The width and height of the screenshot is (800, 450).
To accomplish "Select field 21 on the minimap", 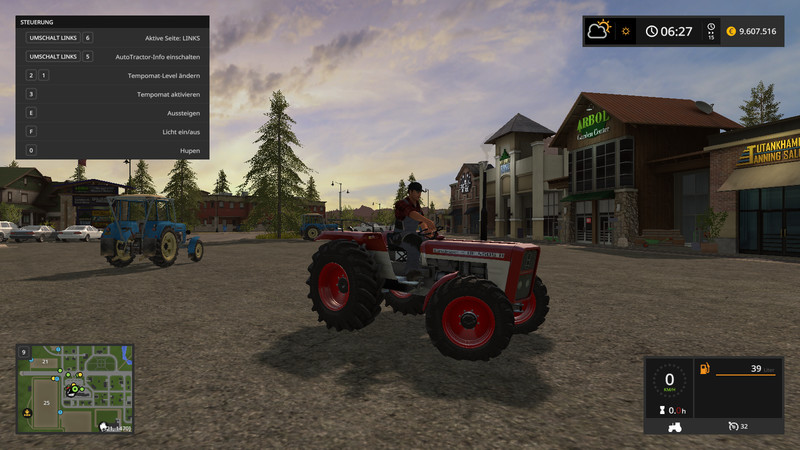I will point(45,361).
